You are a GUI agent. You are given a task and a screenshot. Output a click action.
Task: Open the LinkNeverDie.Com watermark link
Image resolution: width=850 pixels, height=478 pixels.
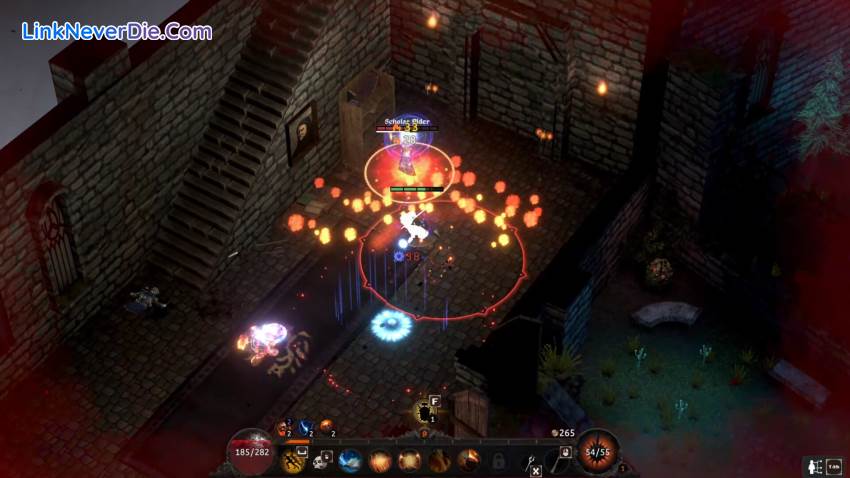(117, 32)
